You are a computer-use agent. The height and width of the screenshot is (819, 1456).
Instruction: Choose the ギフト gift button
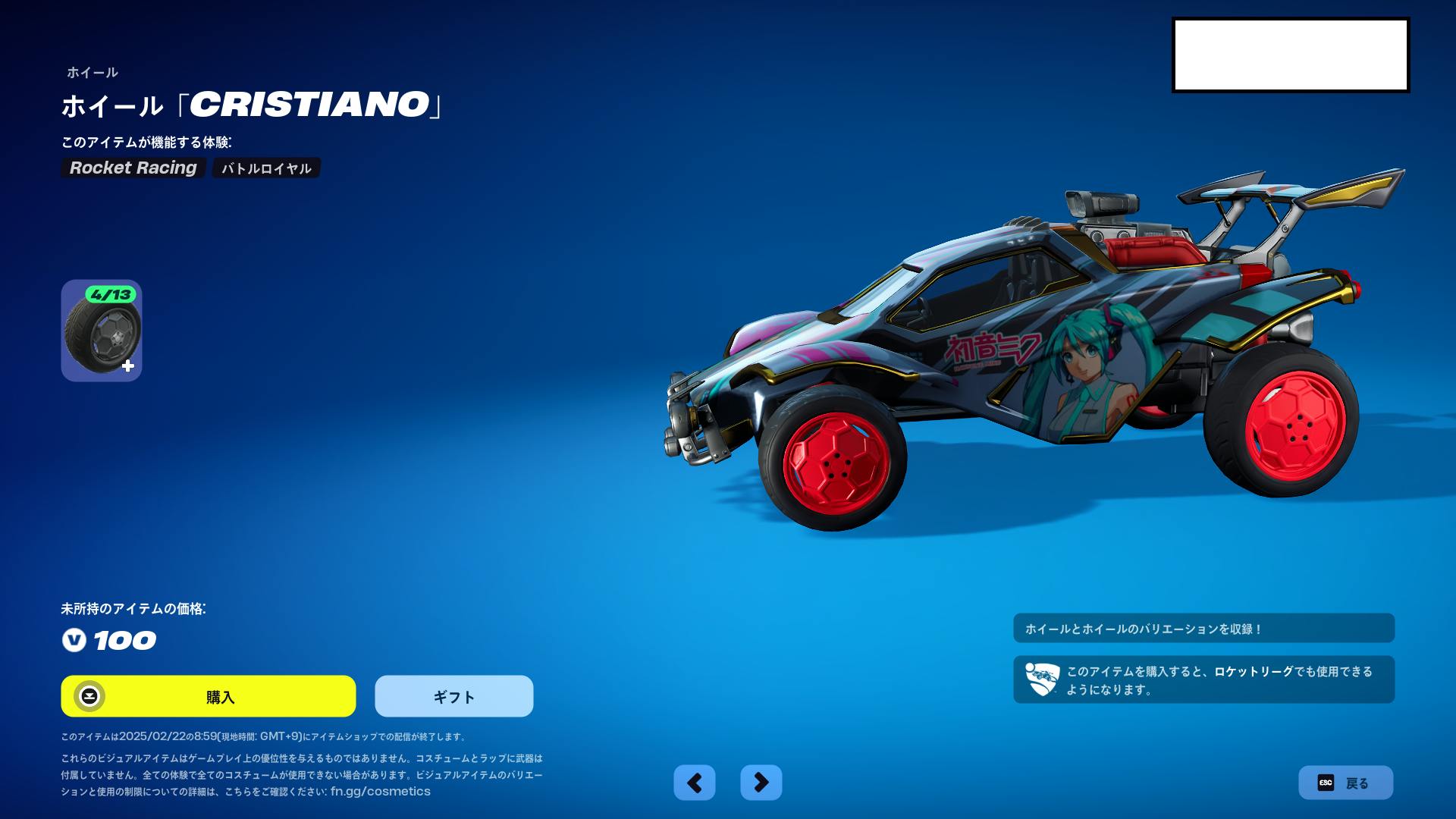click(453, 696)
